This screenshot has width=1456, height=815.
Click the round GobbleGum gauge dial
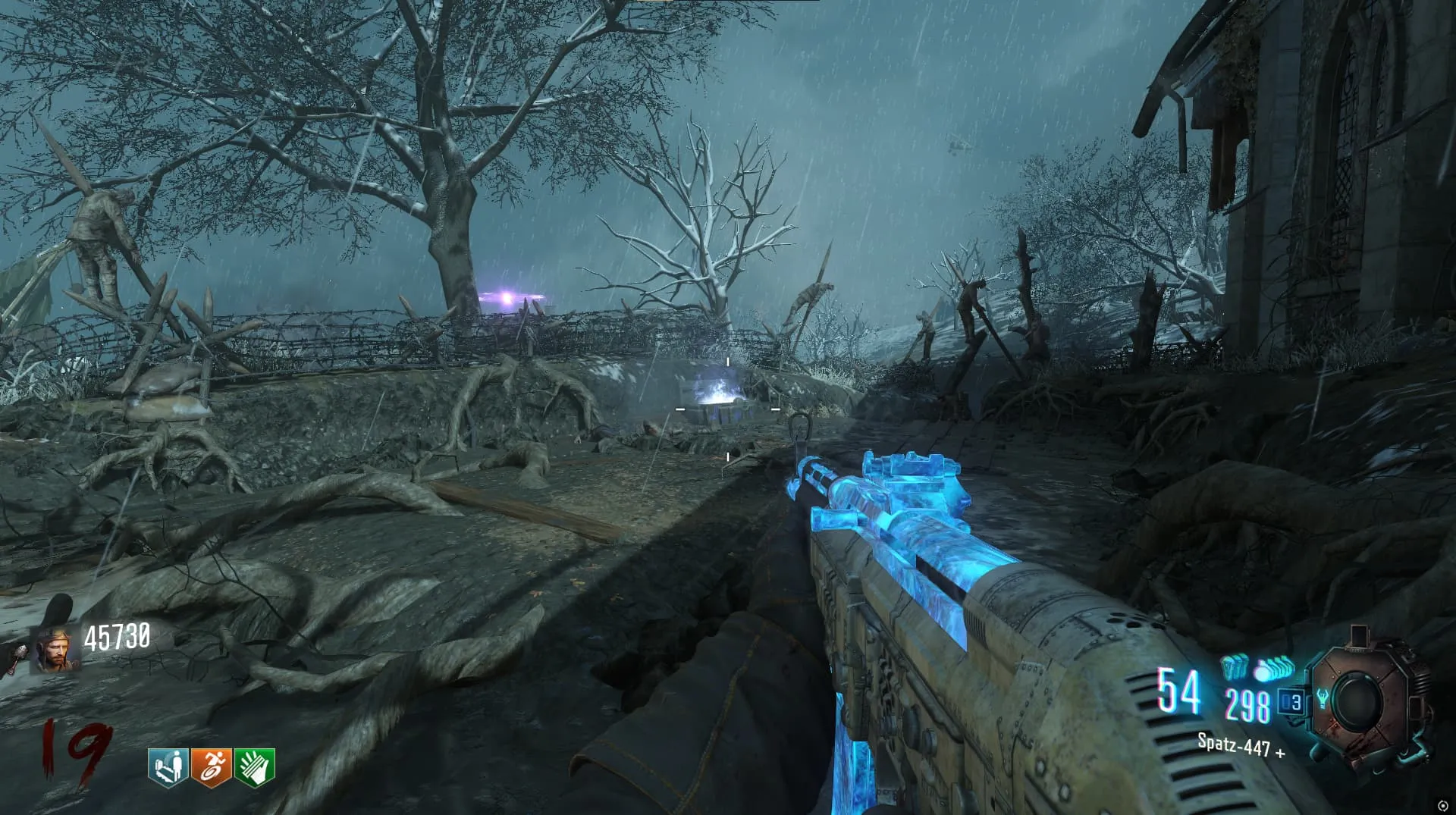(1361, 702)
